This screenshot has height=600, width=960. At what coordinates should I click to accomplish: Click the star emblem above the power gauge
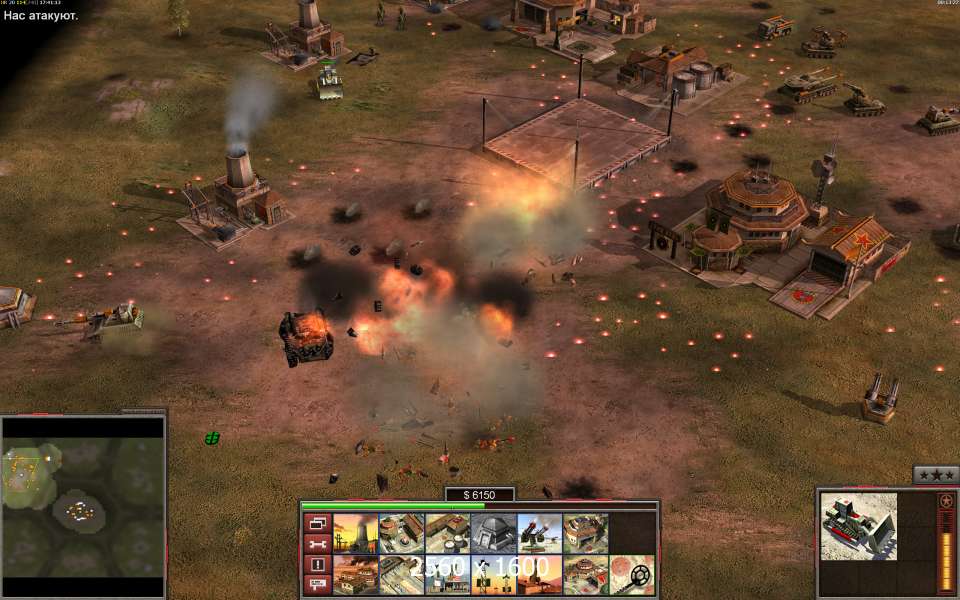coord(946,501)
